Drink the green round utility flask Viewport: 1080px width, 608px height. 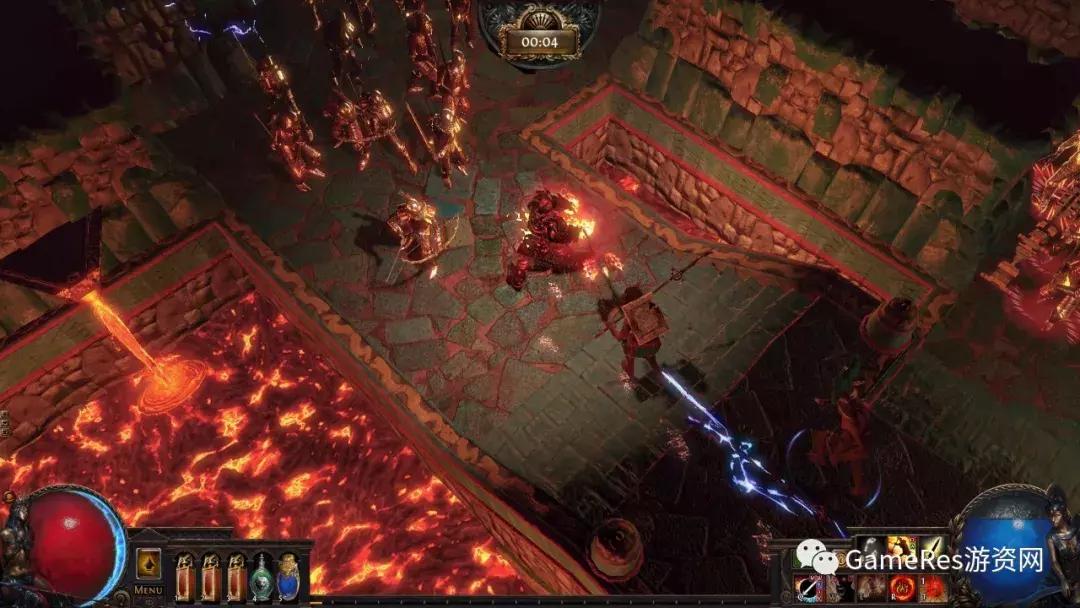(262, 576)
